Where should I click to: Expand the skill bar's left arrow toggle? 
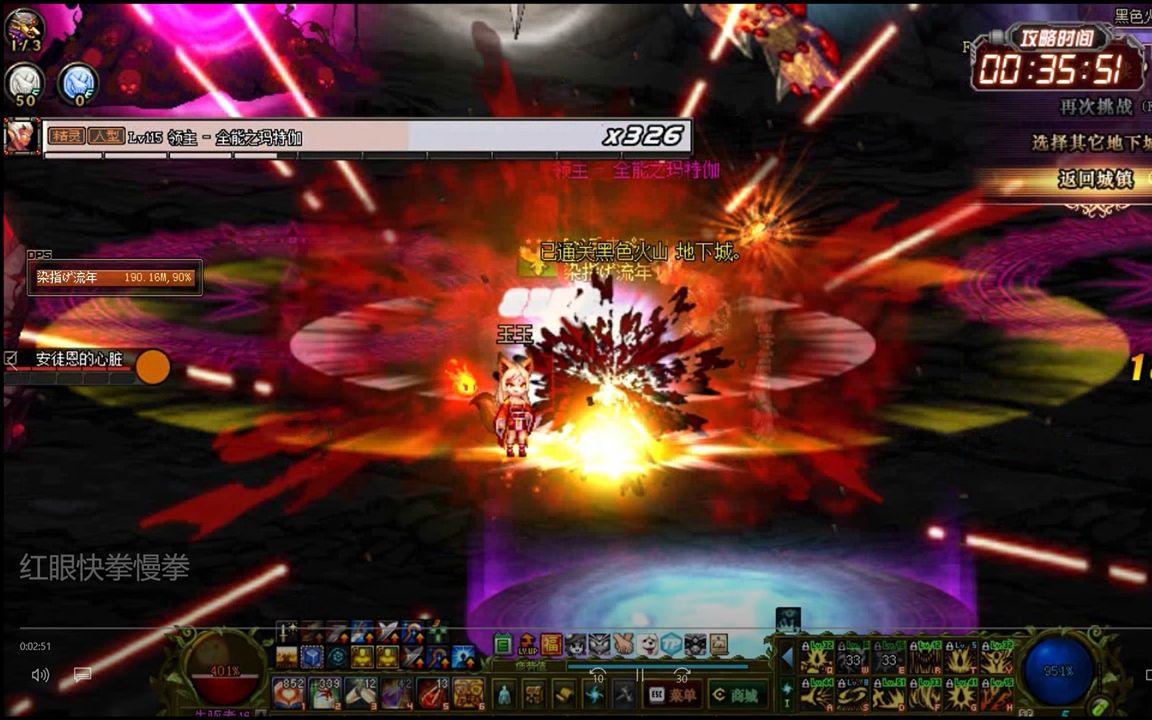[786, 657]
